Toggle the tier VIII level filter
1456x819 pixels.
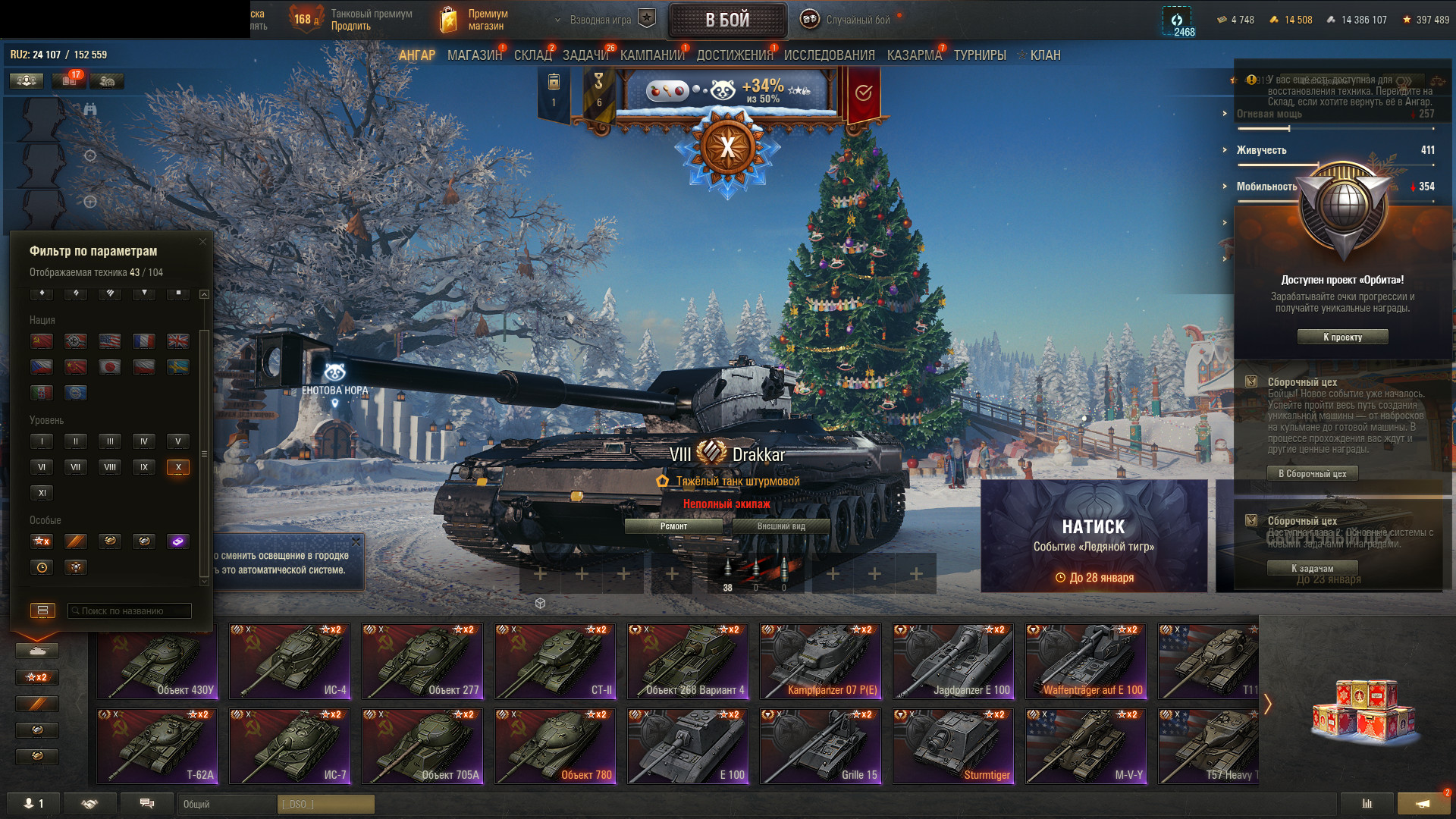[110, 467]
